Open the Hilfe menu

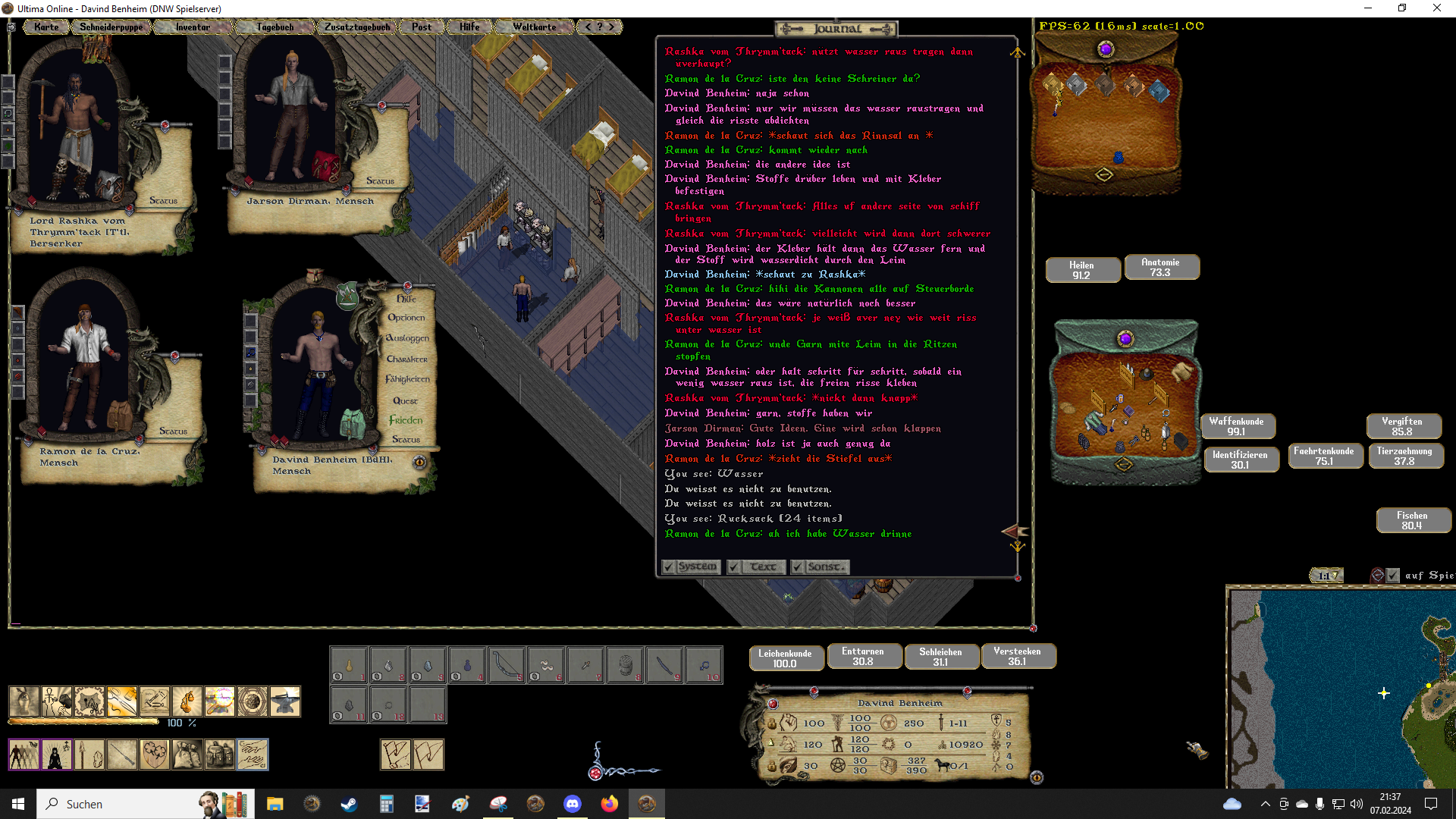tap(469, 27)
